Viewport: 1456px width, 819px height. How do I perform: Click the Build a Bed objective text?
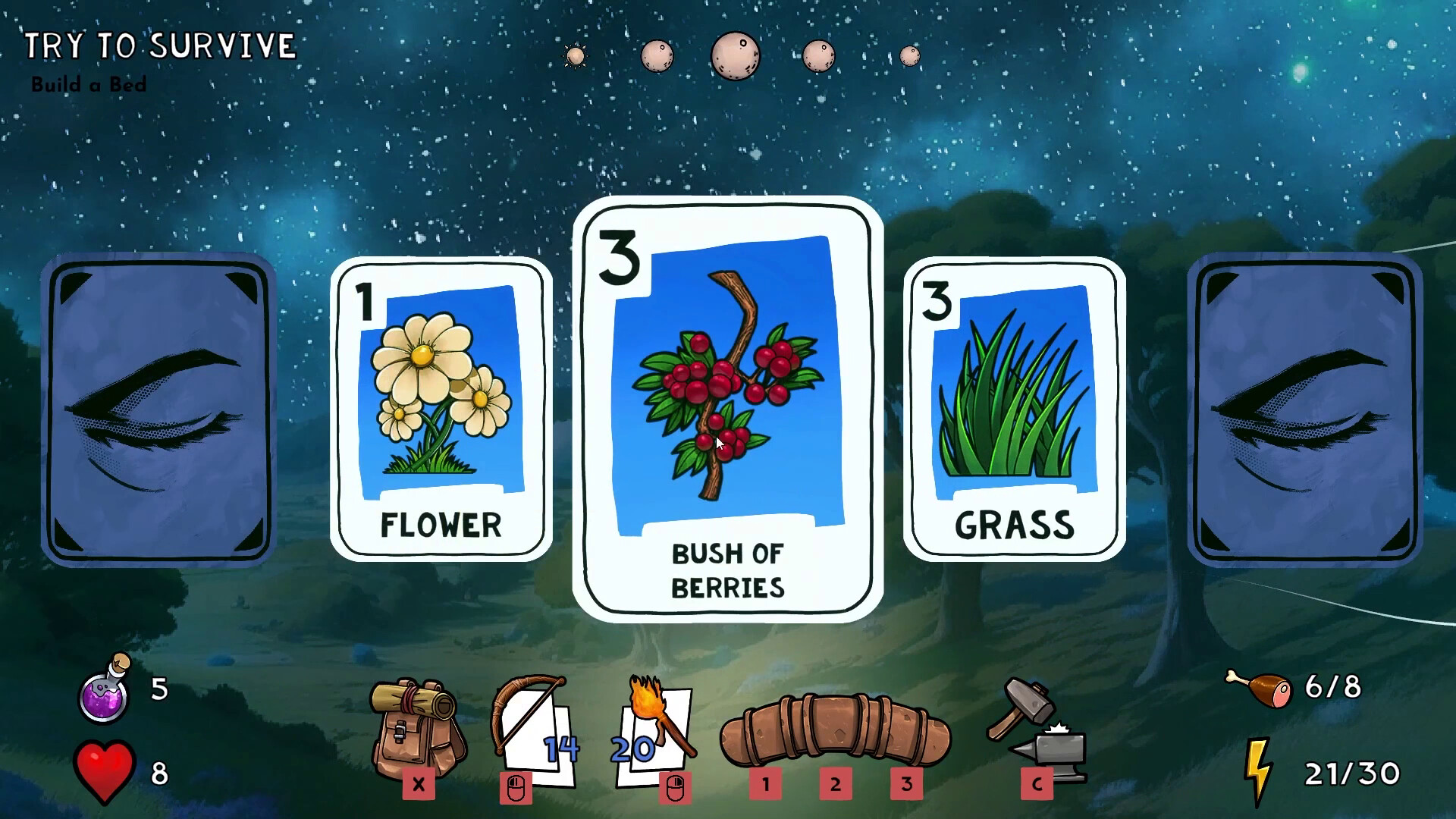(x=89, y=85)
